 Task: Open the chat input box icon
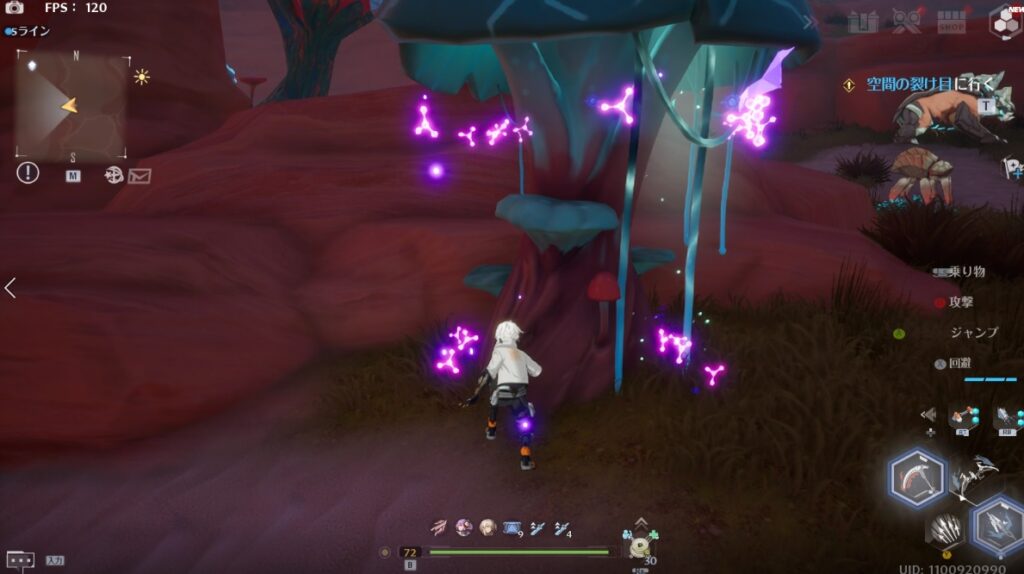click(54, 561)
